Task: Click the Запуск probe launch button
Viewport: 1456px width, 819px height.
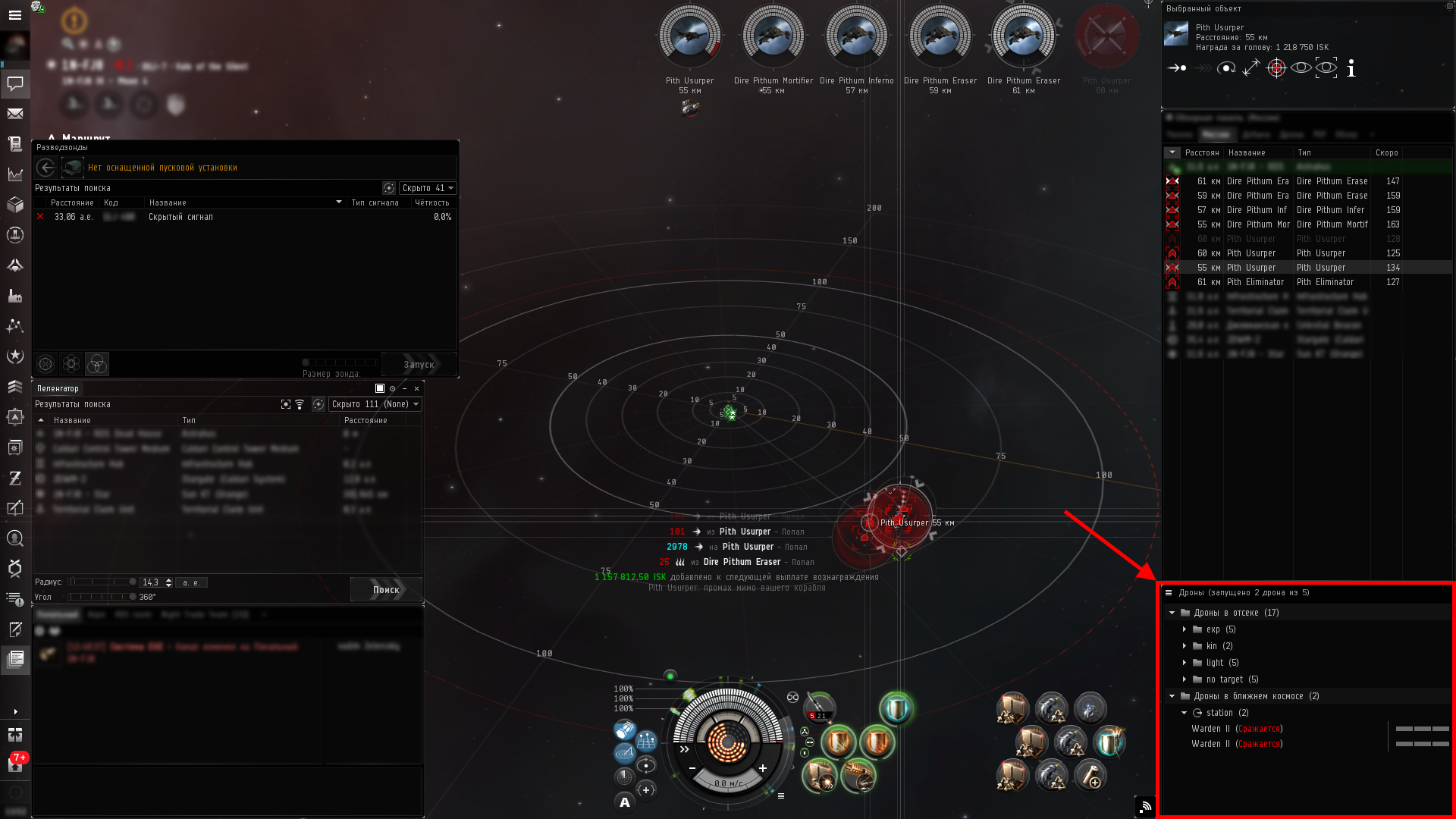Action: pyautogui.click(x=419, y=365)
